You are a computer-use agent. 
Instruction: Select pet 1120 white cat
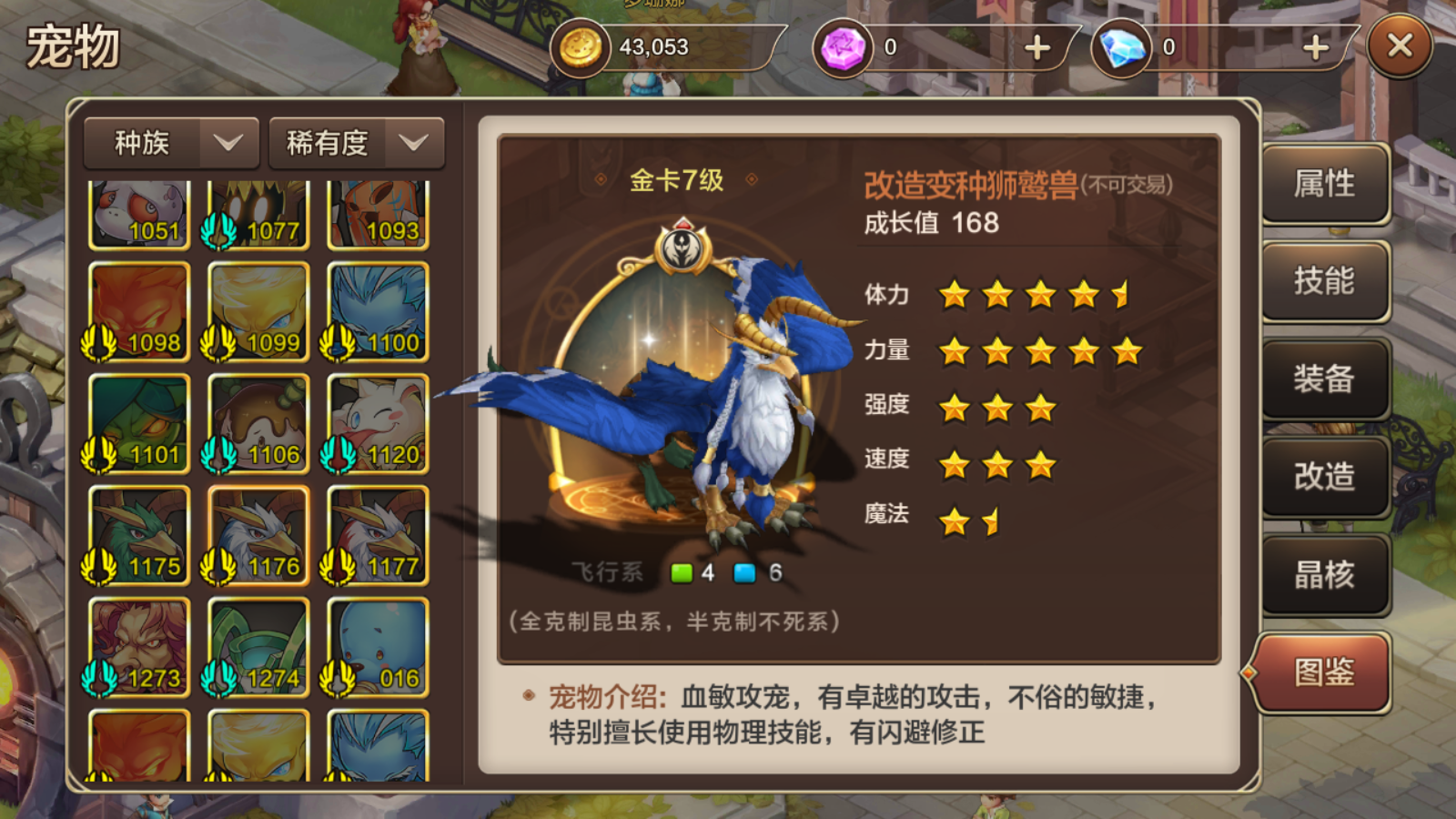pyautogui.click(x=378, y=424)
